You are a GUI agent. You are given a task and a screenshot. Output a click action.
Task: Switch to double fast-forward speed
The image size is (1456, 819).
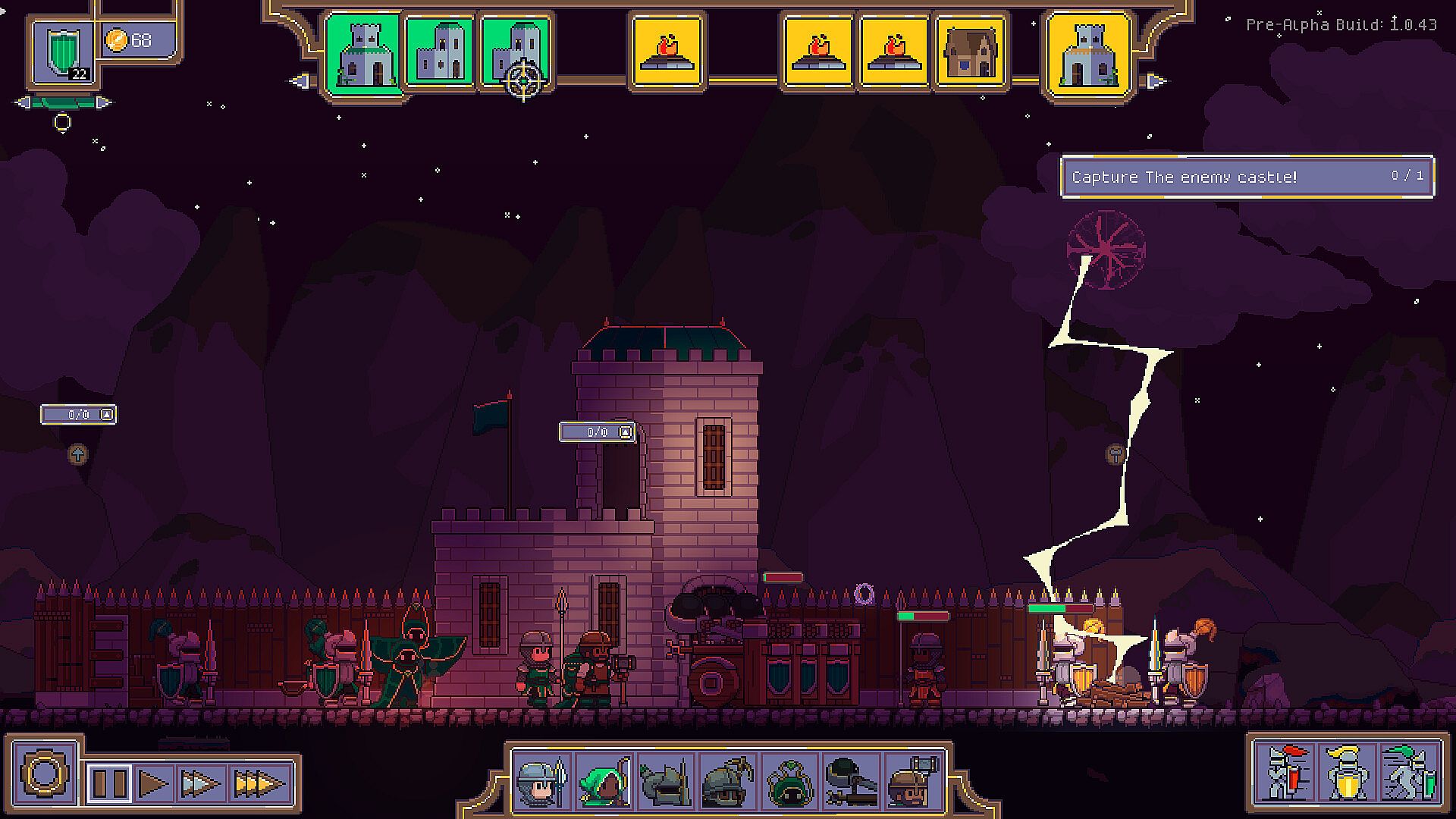click(x=201, y=783)
